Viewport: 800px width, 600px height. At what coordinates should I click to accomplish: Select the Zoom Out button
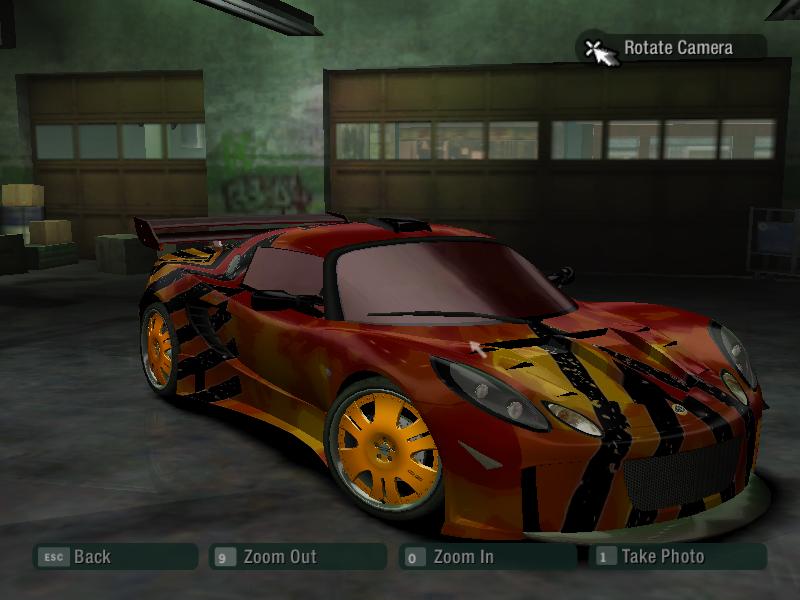pyautogui.click(x=279, y=557)
